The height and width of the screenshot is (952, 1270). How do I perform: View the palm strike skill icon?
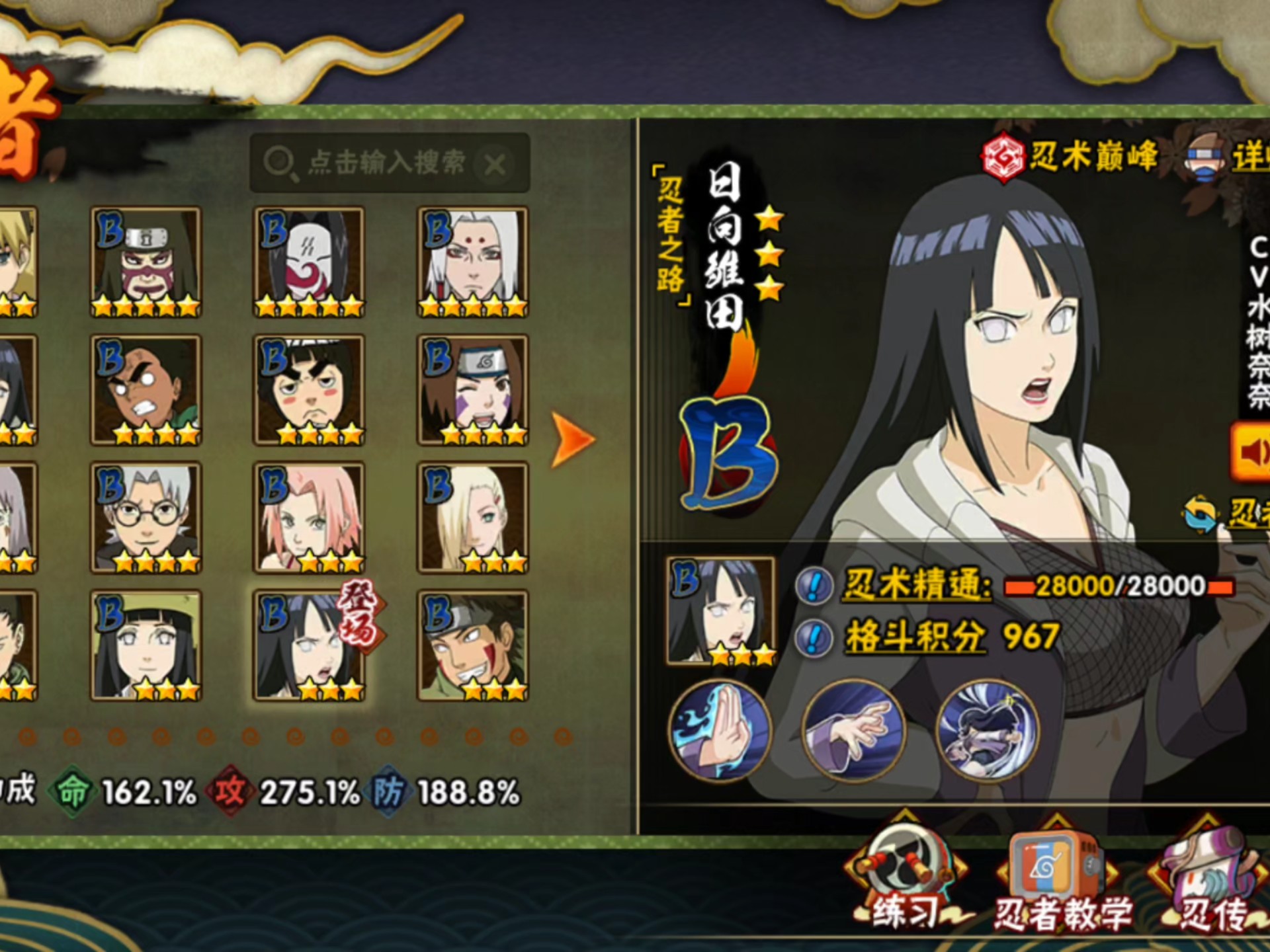click(720, 731)
